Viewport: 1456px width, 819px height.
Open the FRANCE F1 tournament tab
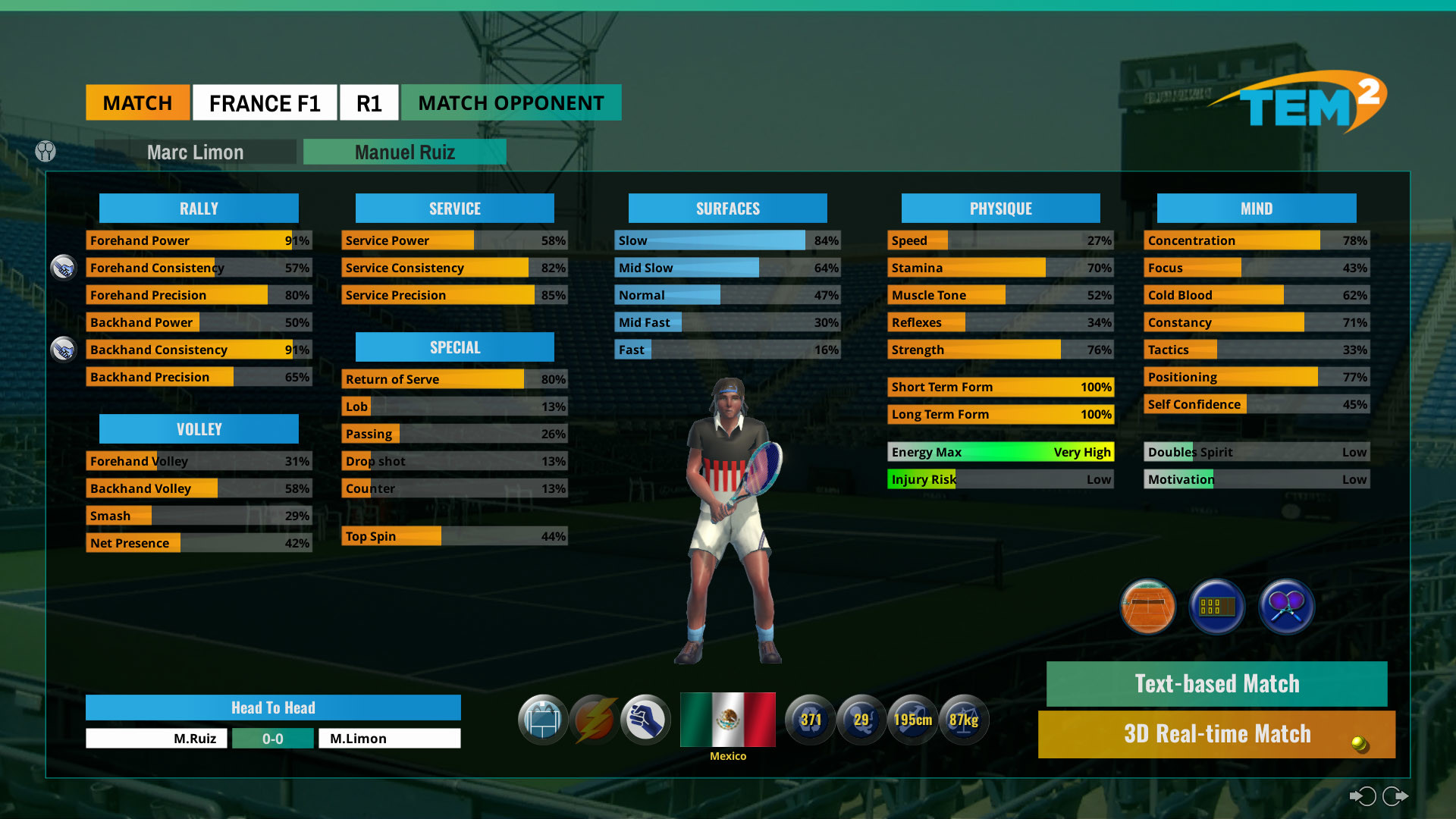tap(265, 102)
